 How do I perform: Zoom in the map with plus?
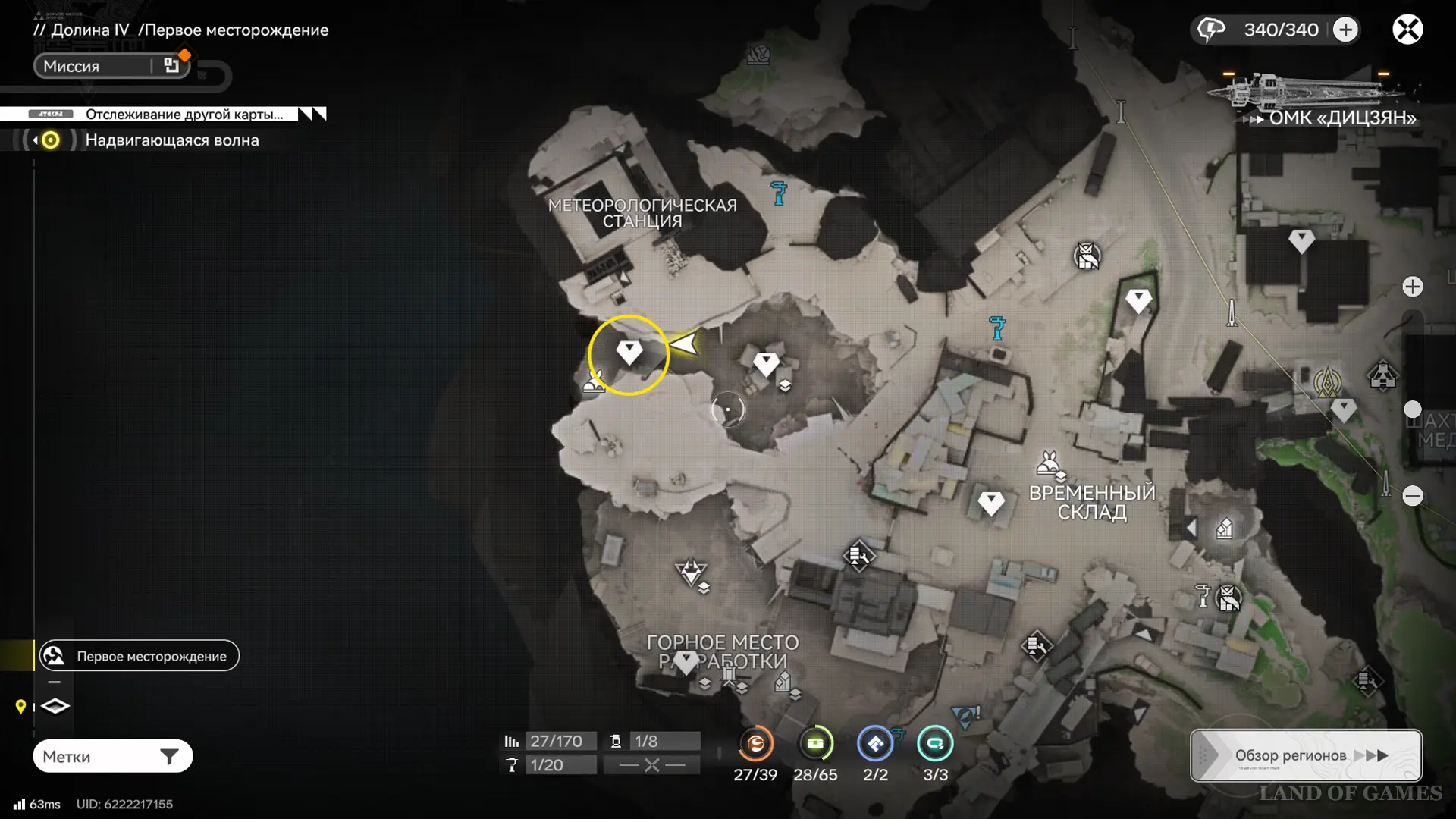coord(1412,287)
